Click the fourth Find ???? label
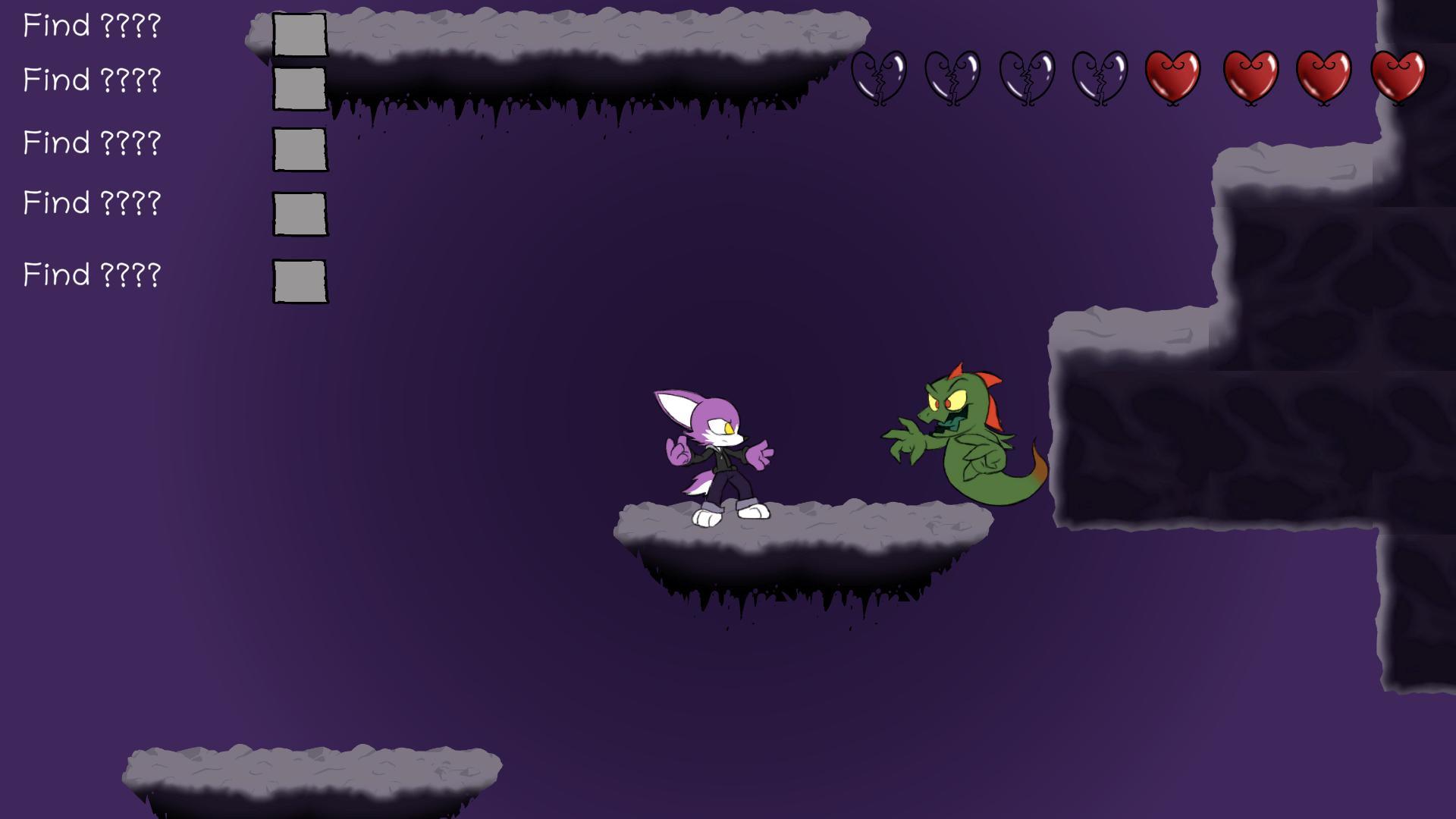1456x819 pixels. 92,202
